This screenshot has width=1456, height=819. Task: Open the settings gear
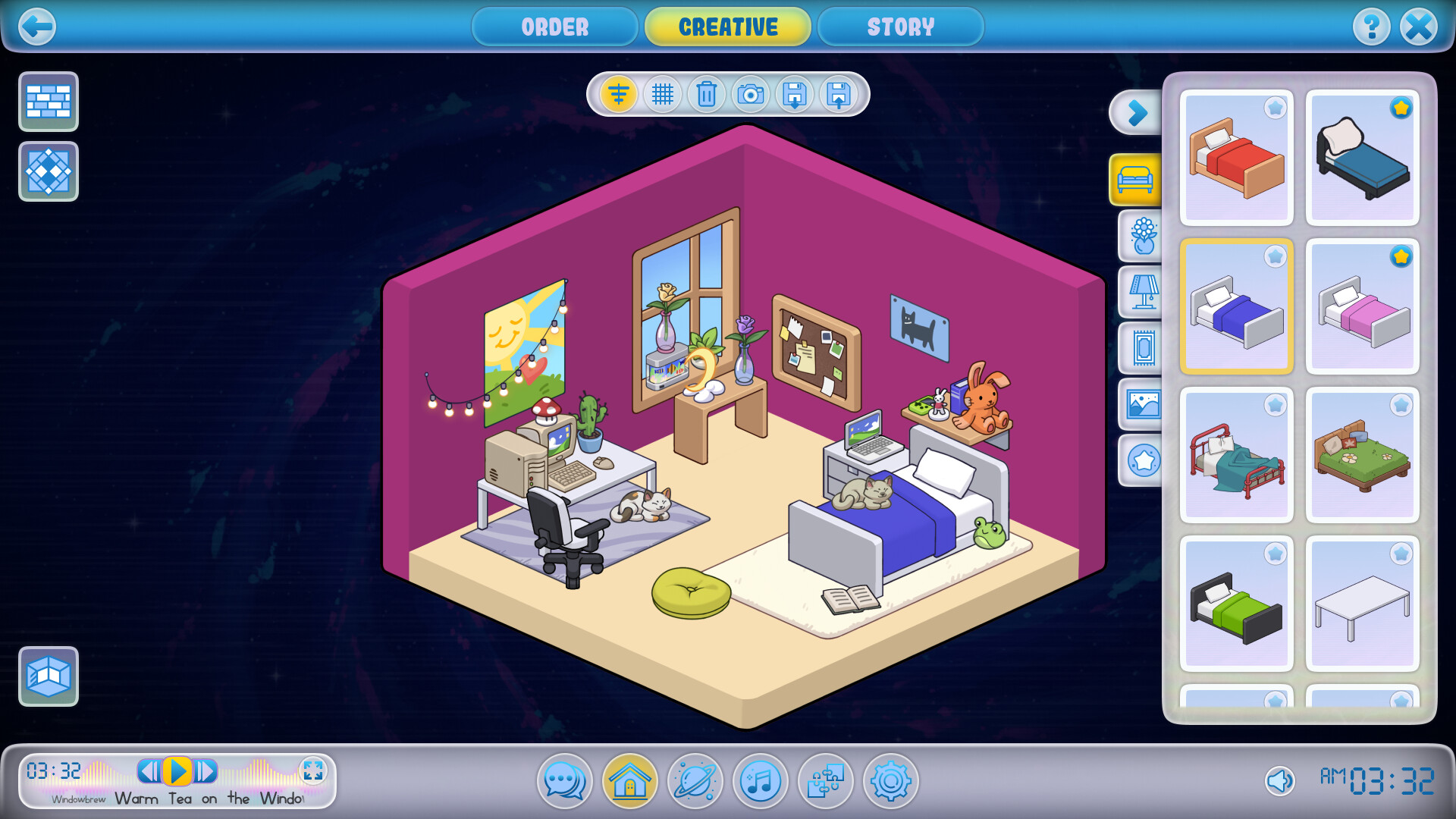[891, 782]
